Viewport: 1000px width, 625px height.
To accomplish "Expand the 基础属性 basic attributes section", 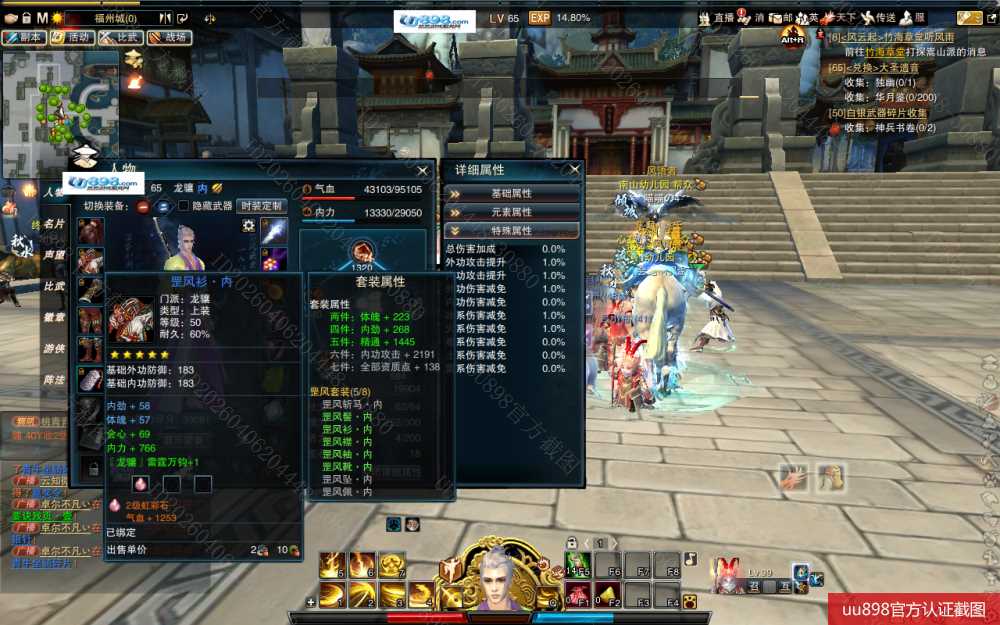I will click(511, 193).
